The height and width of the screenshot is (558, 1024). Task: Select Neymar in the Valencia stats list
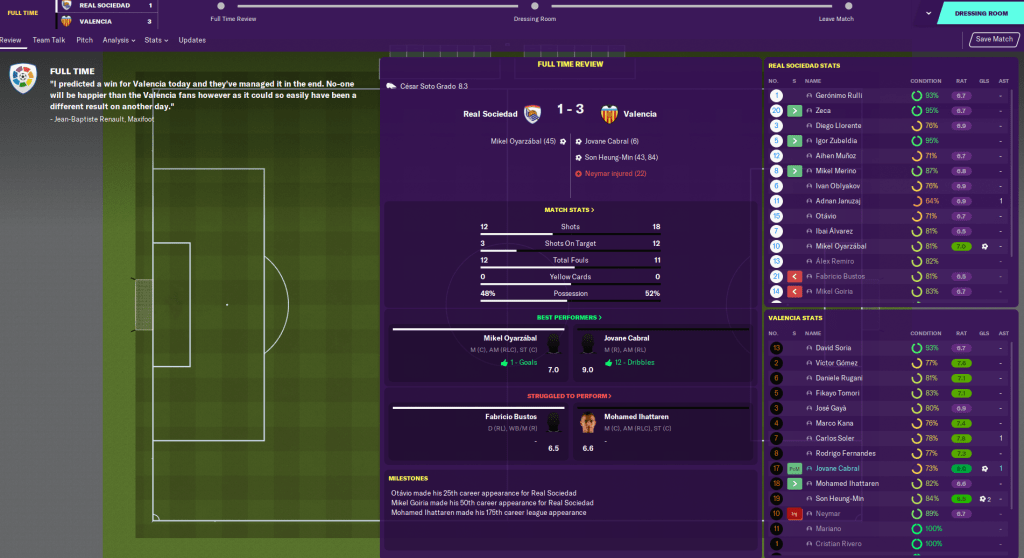click(828, 513)
